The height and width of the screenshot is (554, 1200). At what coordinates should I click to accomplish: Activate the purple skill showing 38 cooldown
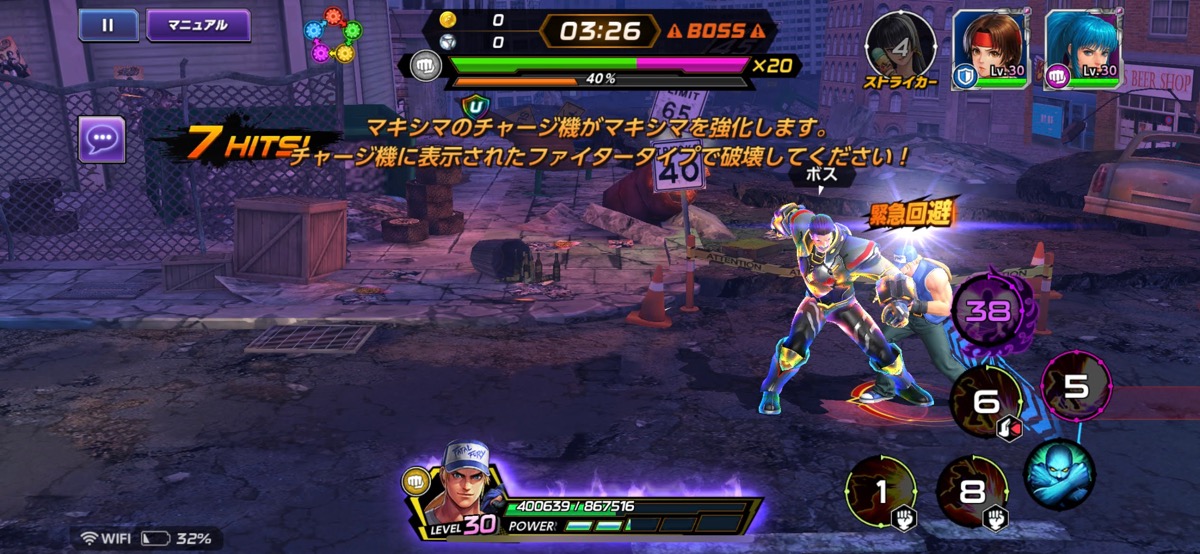(987, 310)
